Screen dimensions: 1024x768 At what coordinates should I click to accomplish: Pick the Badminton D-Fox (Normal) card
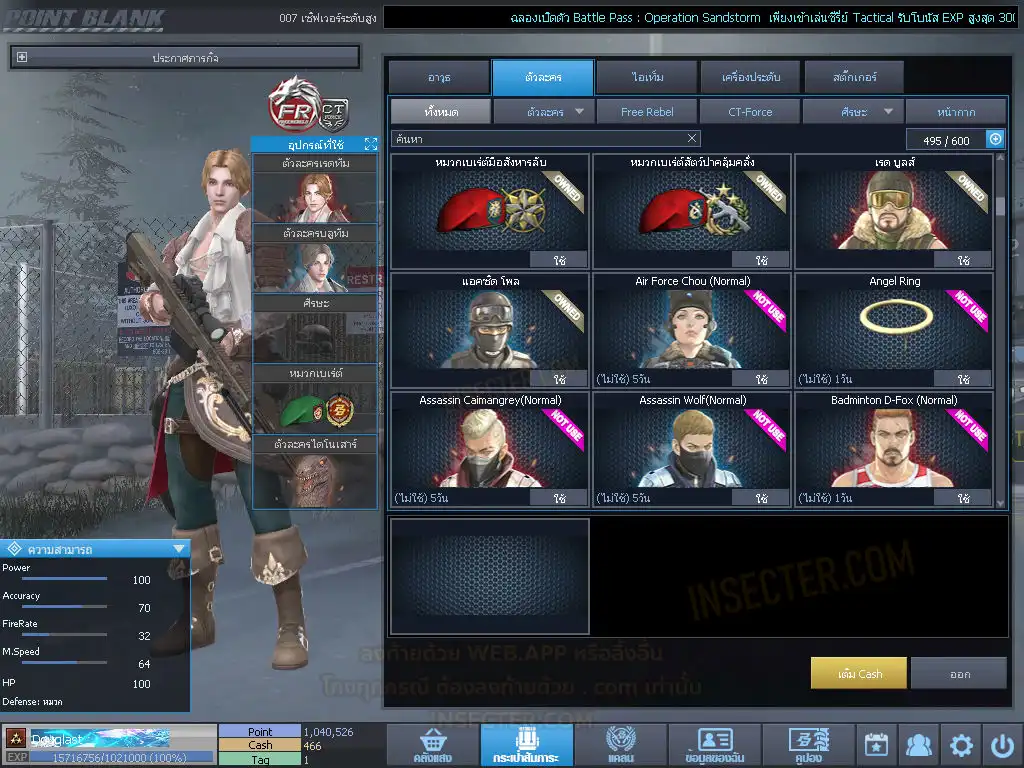tap(894, 449)
